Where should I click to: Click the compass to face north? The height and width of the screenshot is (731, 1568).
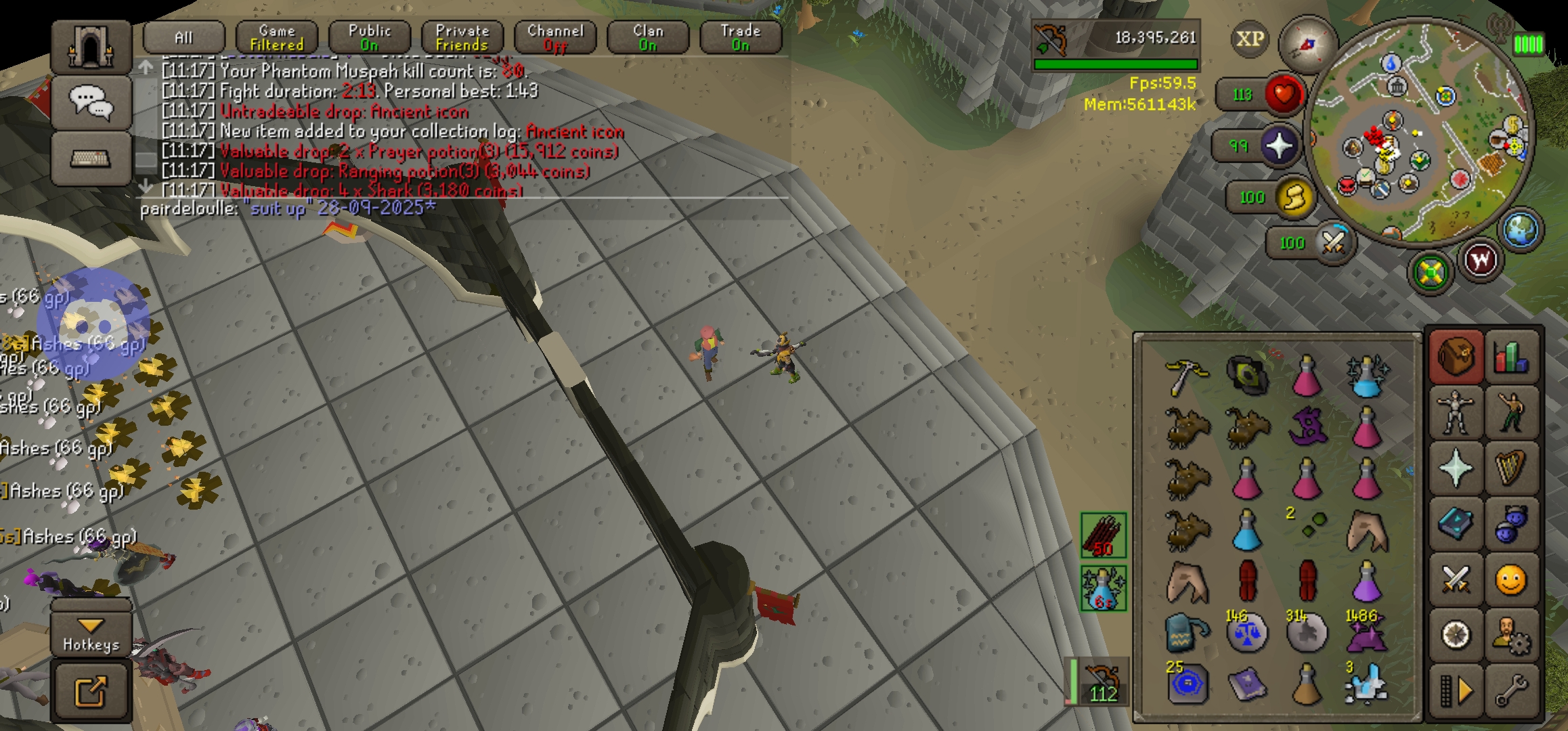click(x=1307, y=44)
